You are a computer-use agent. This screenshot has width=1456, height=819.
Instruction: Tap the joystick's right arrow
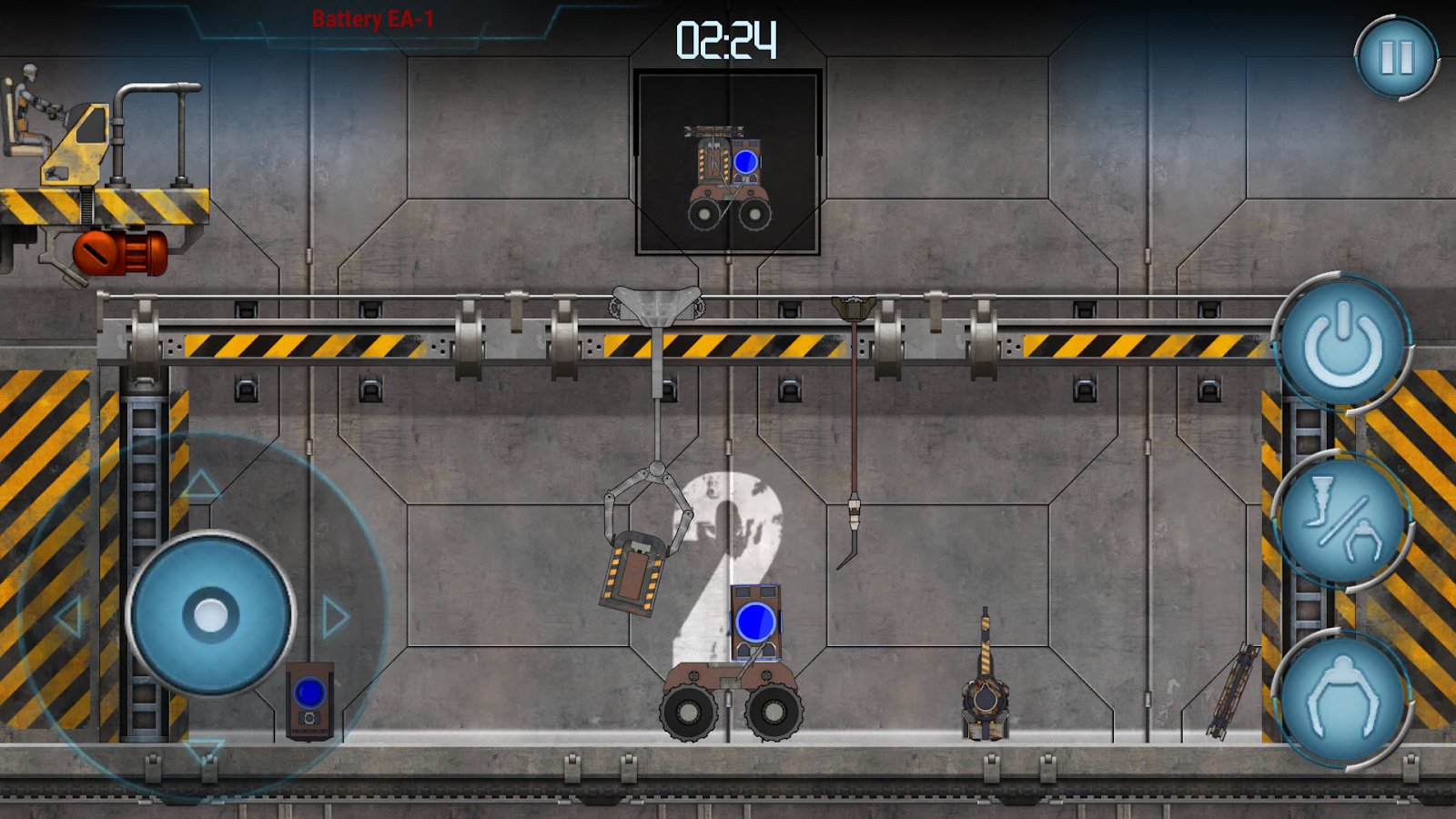point(335,617)
